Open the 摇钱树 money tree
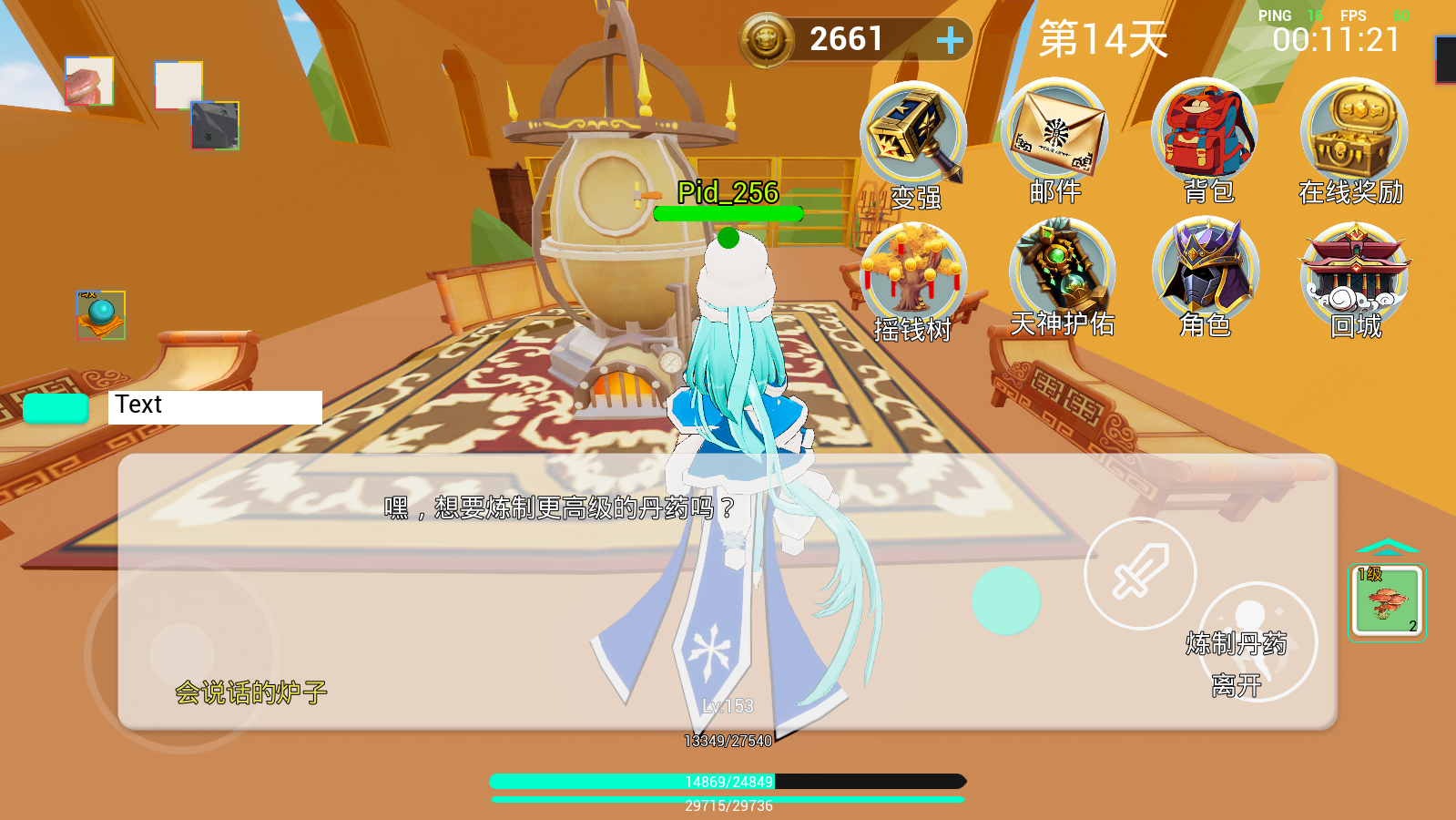 (913, 272)
